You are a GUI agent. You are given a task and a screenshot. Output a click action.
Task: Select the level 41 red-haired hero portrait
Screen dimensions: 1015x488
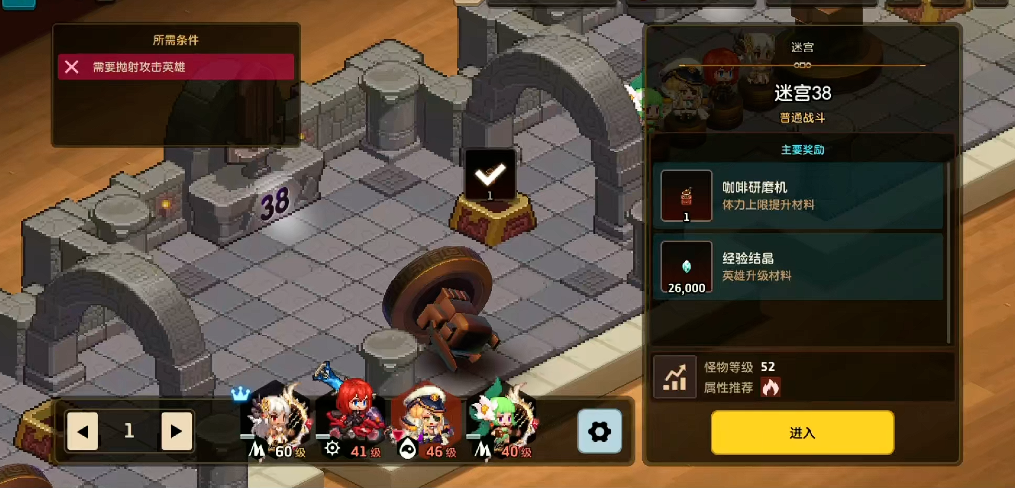click(x=347, y=420)
